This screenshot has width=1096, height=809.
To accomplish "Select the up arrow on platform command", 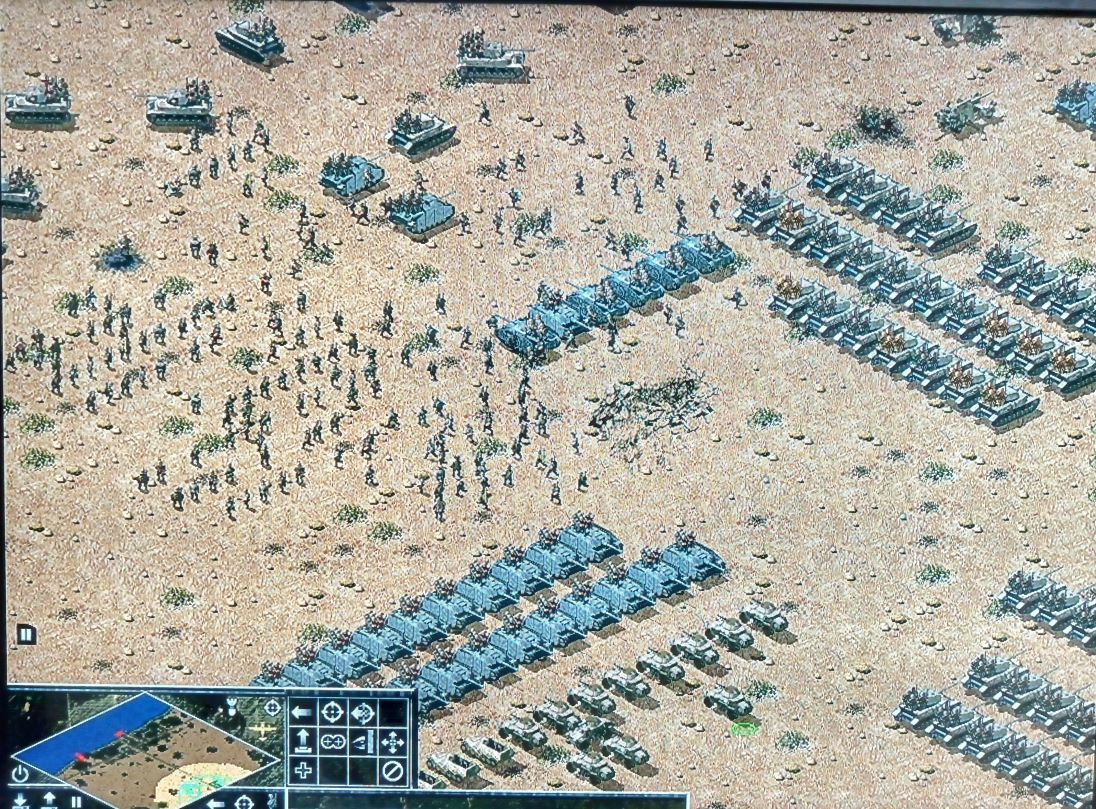I will click(303, 742).
